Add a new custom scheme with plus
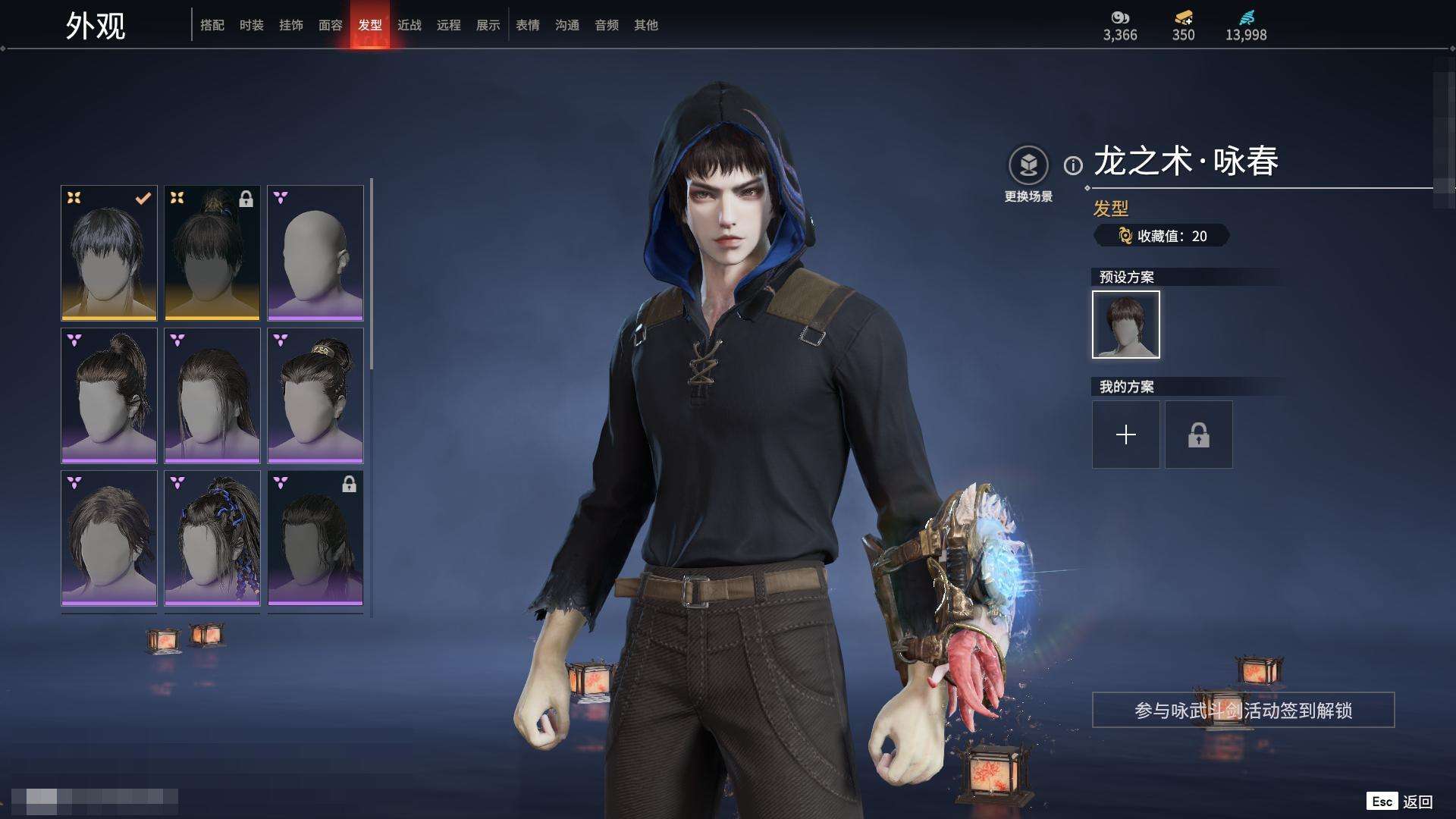Viewport: 1456px width, 819px height. click(x=1126, y=435)
